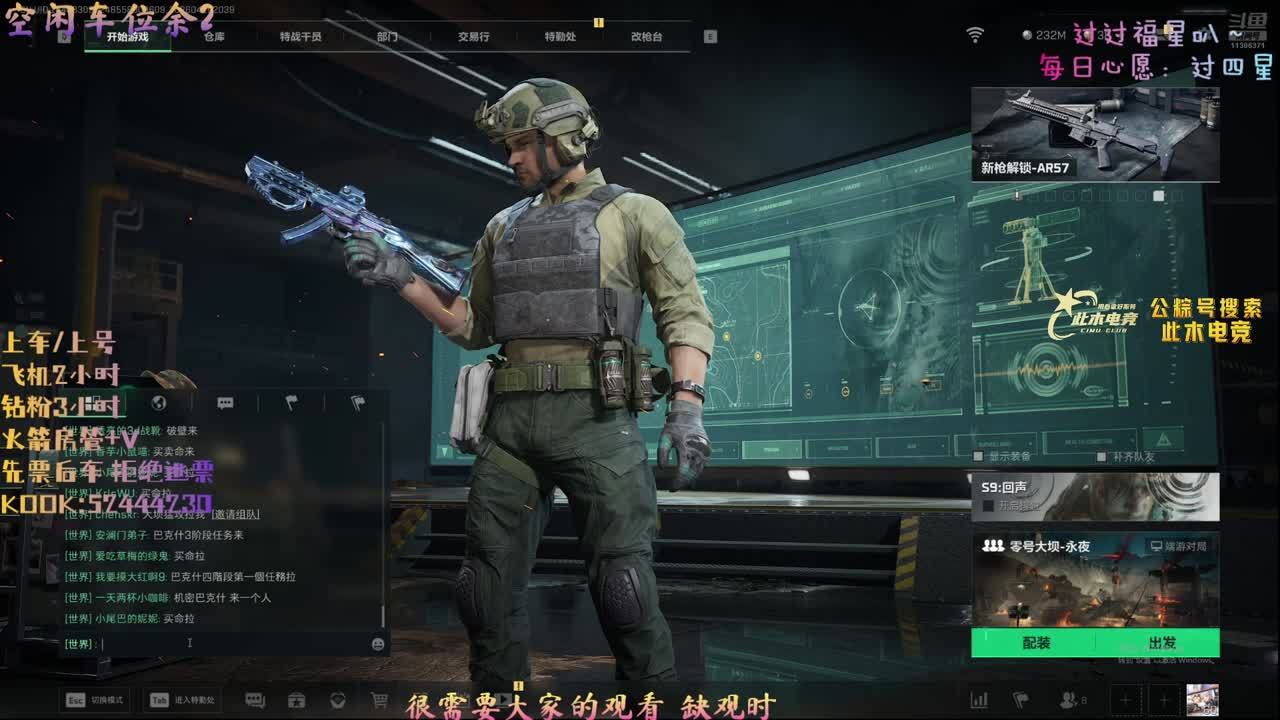Open the shopping cart icon in bottom bar

pos(379,700)
